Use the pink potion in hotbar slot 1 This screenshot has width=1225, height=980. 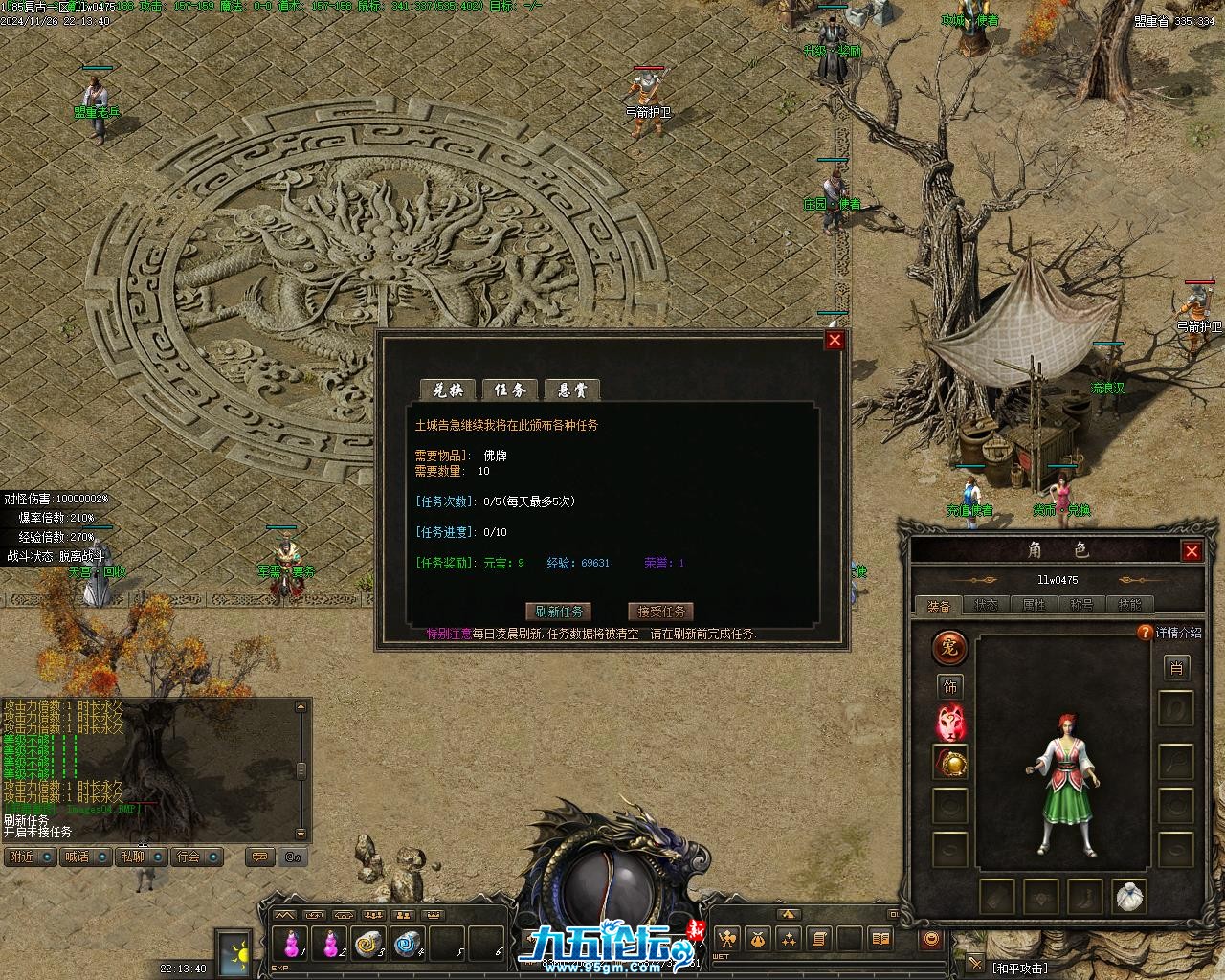click(x=287, y=945)
